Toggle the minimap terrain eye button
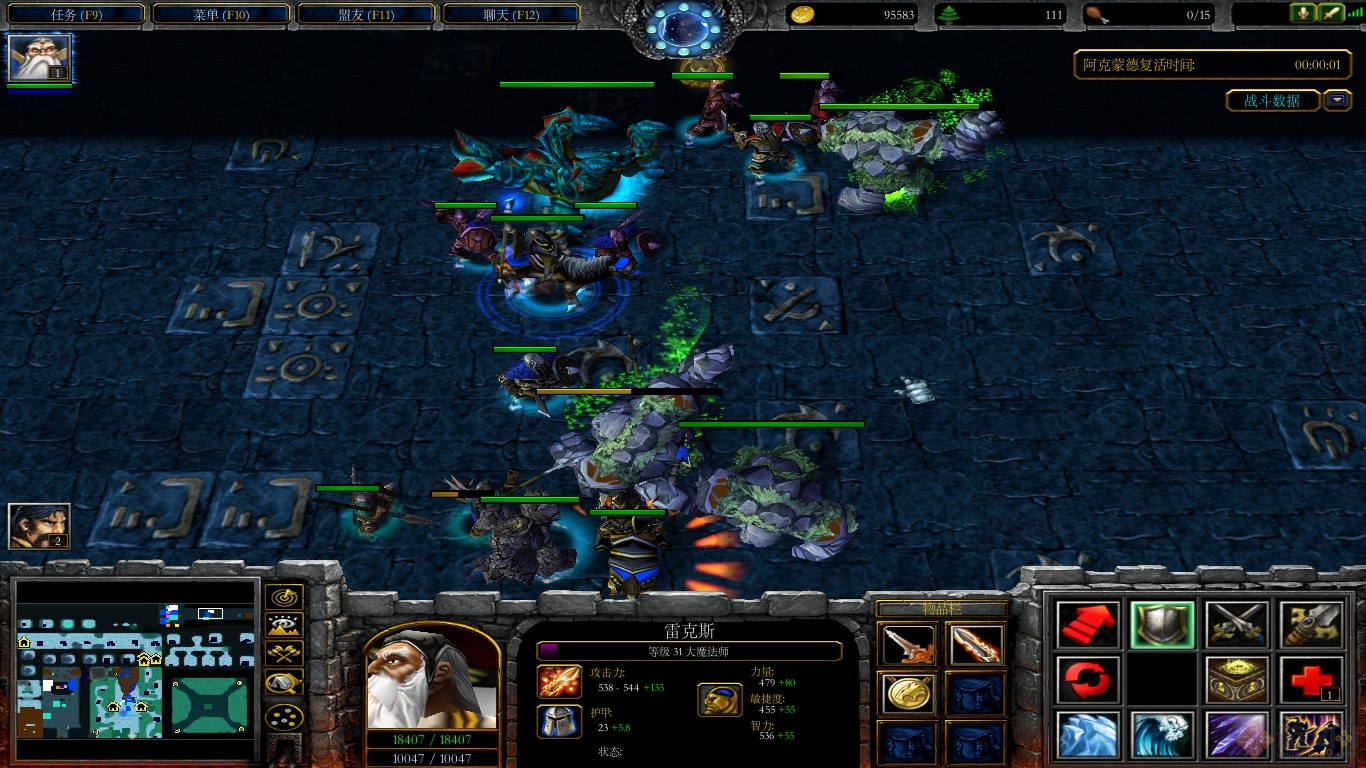 (284, 626)
